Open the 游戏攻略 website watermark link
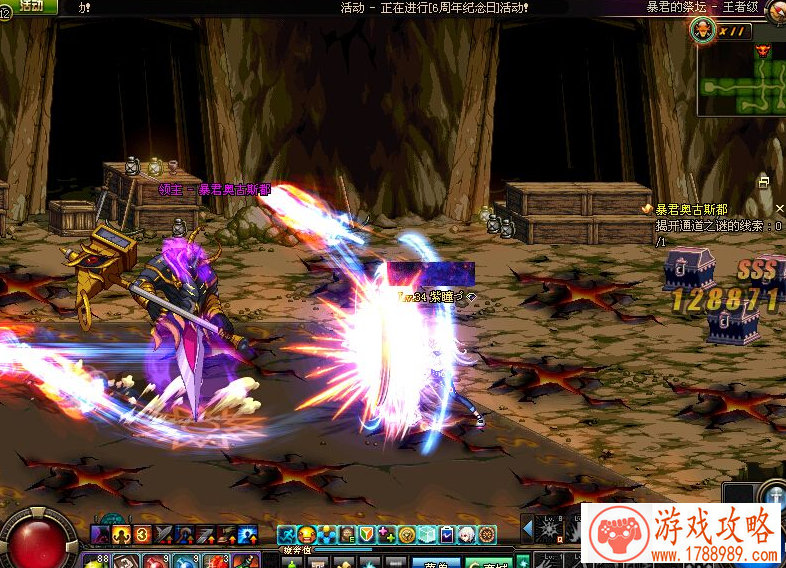The image size is (786, 568). pos(685,537)
